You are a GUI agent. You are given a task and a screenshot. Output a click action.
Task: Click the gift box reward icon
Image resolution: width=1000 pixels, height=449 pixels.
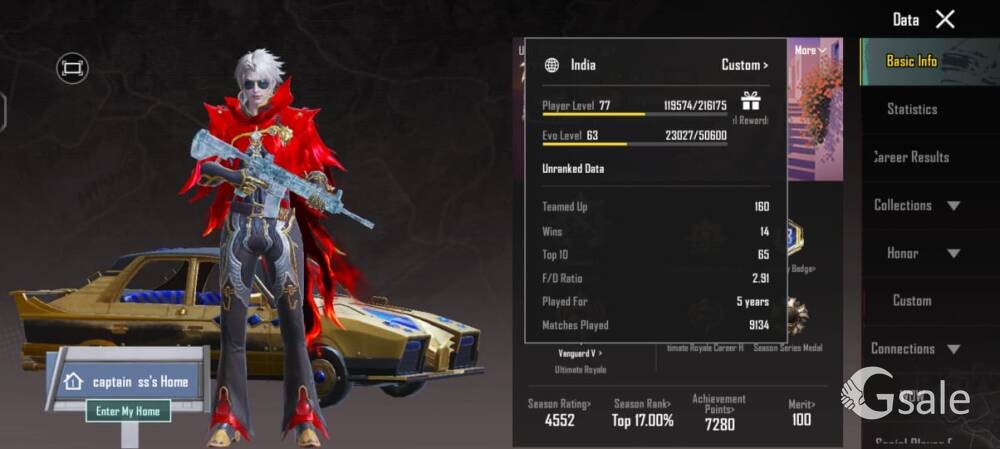[x=750, y=101]
